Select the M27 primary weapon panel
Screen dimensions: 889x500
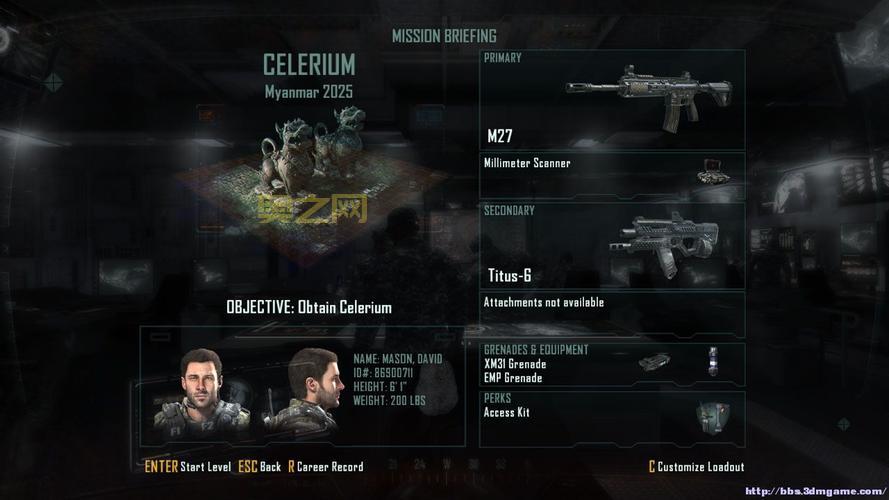(612, 99)
